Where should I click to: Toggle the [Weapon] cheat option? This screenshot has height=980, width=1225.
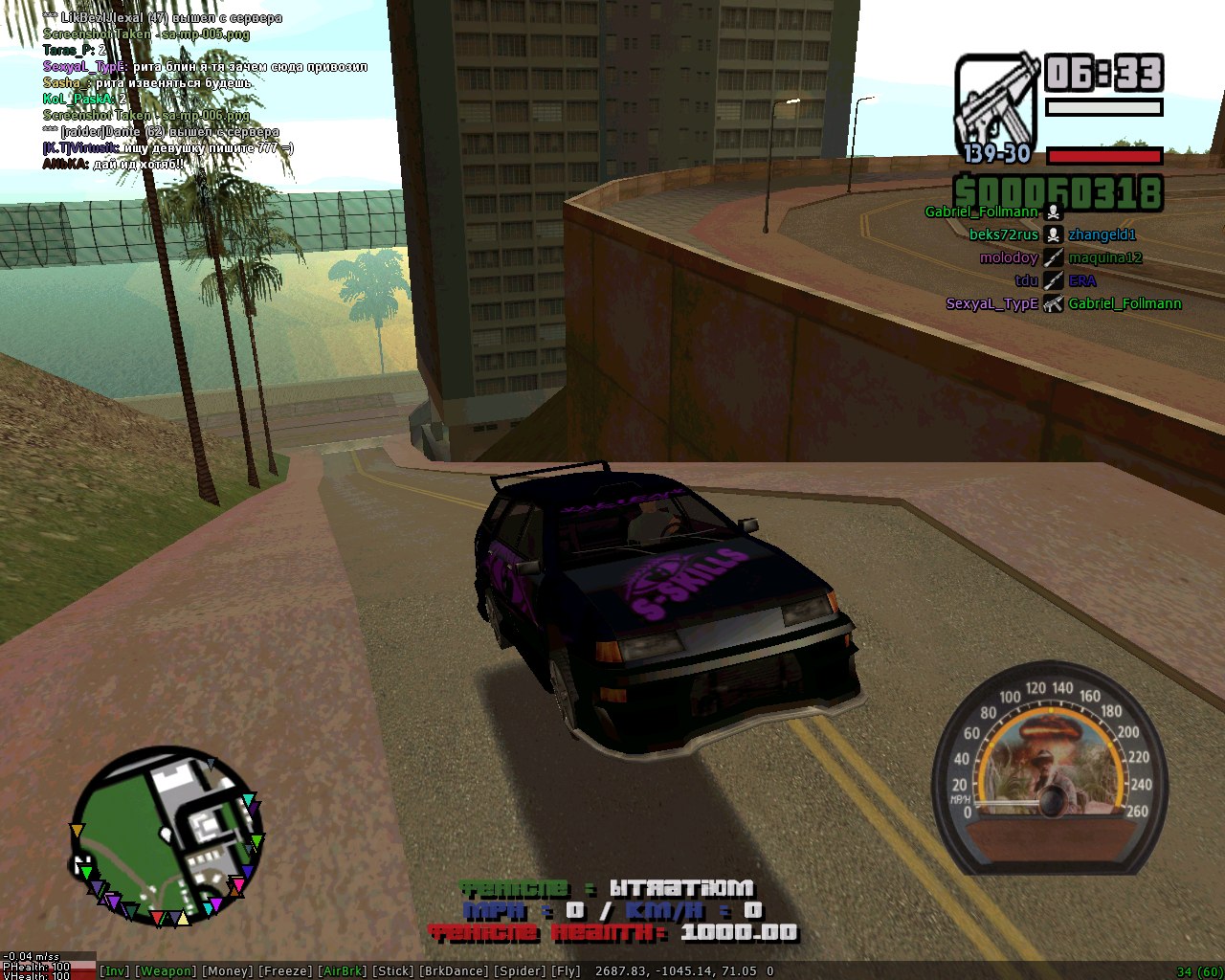166,970
